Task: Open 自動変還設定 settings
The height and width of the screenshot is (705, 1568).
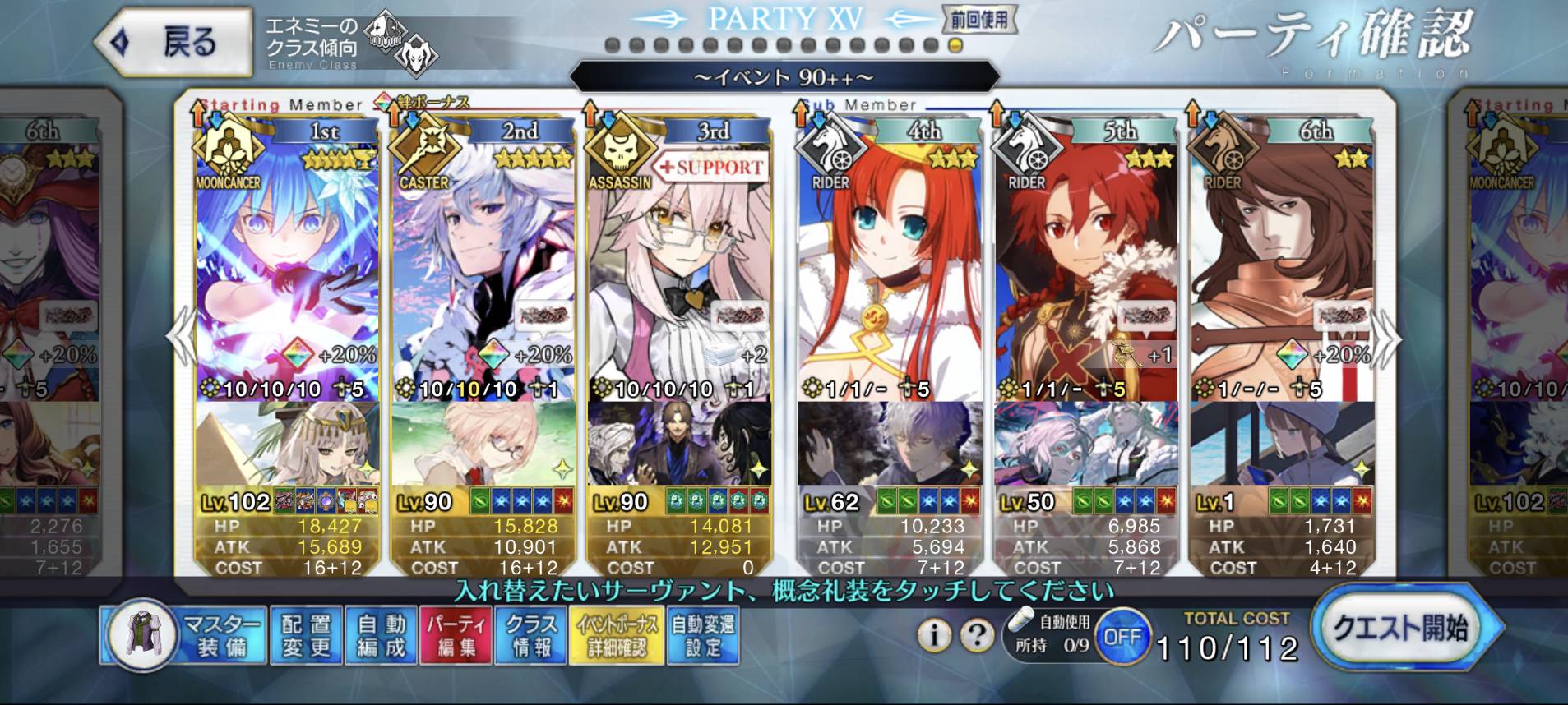Action: (x=702, y=635)
